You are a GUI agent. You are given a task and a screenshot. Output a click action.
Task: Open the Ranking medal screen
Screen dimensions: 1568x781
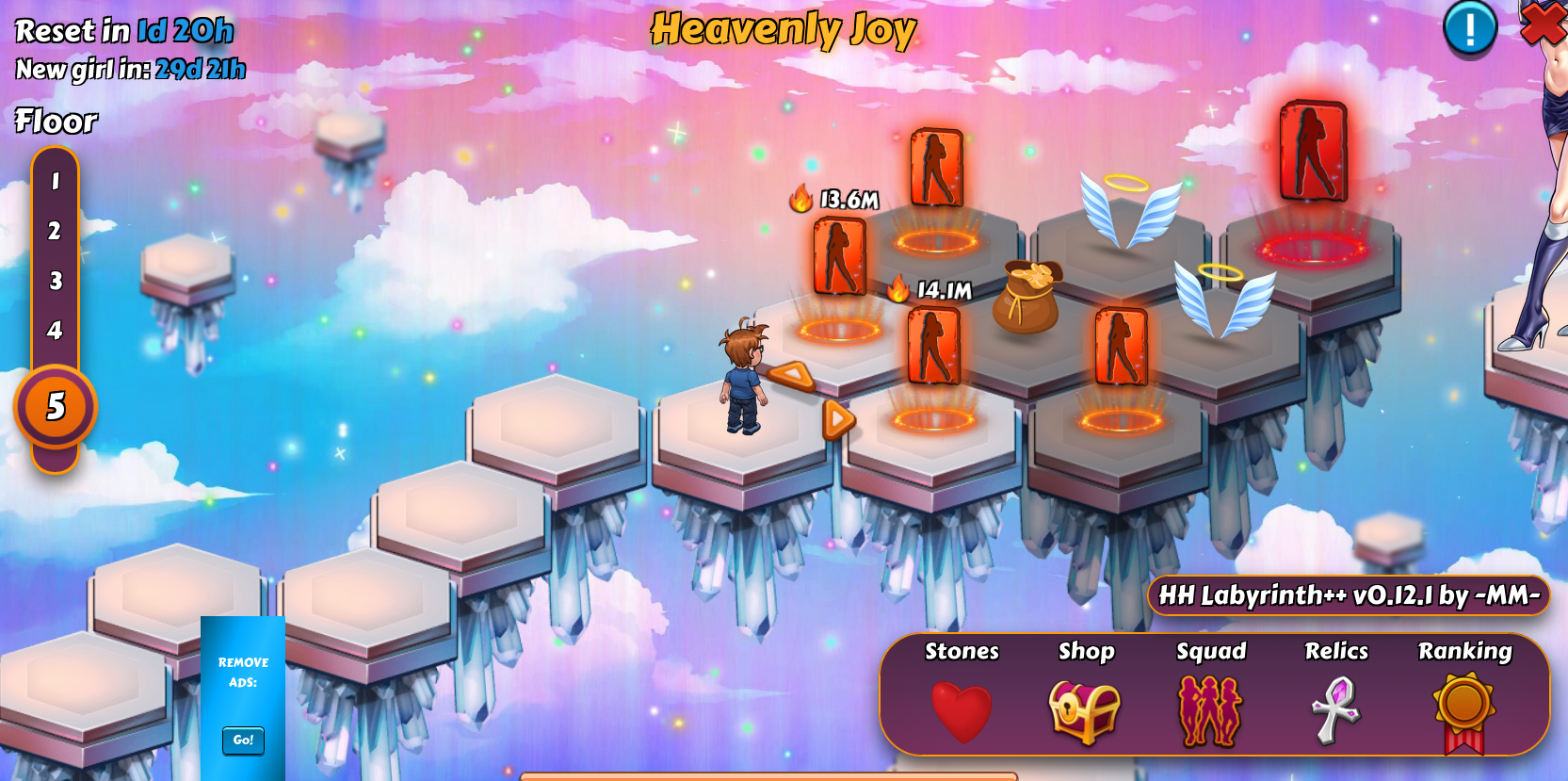1464,710
